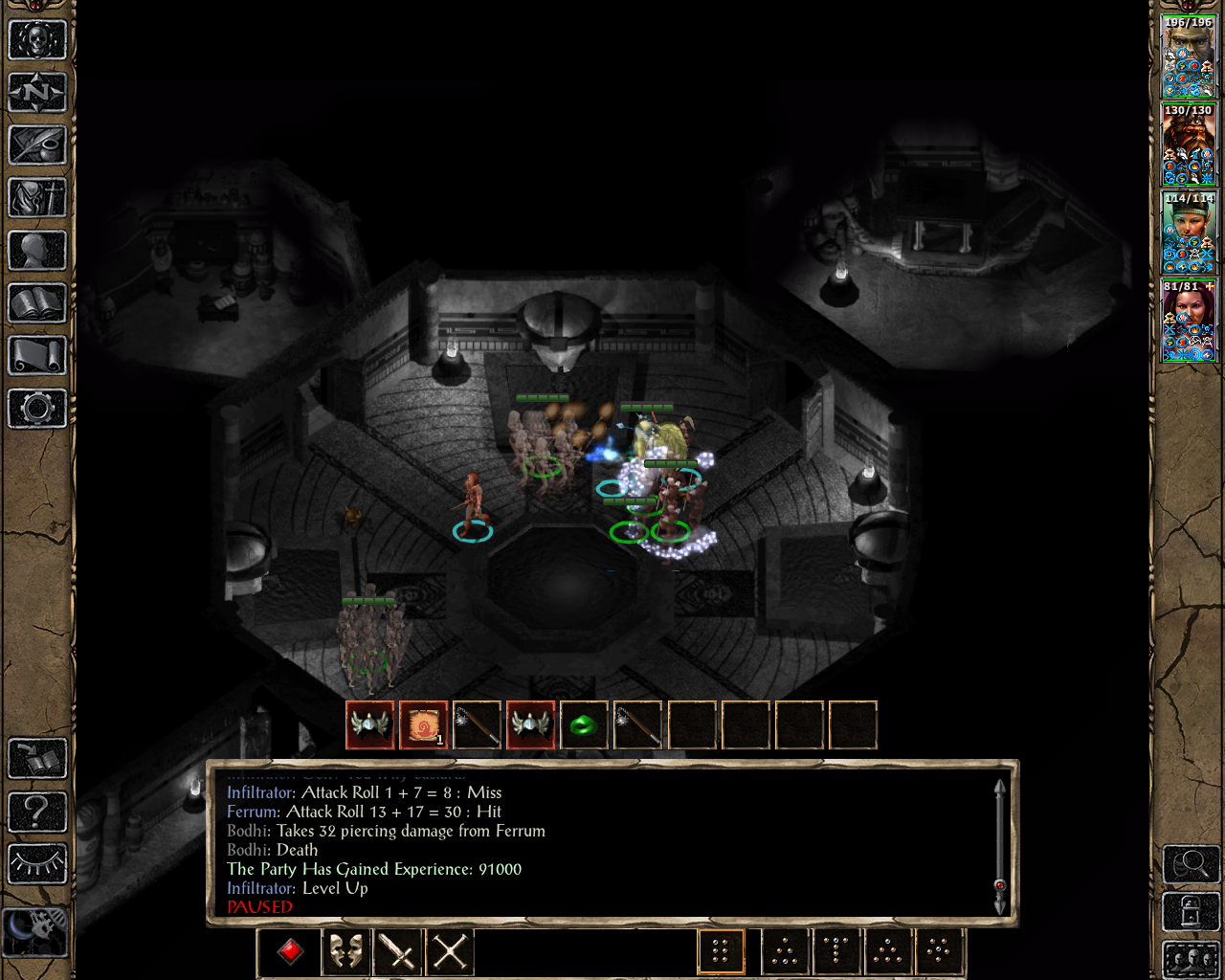
Task: Open the mage spellbook
Action: click(x=36, y=303)
